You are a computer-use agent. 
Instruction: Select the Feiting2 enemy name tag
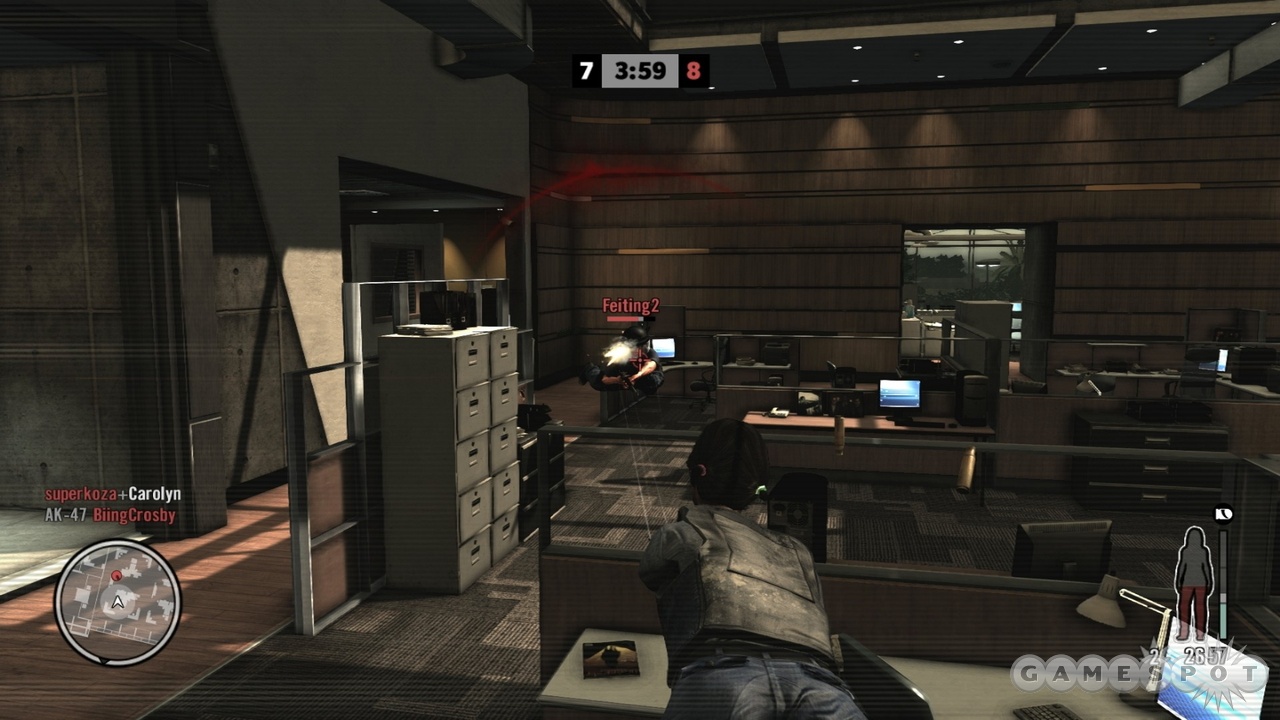[630, 305]
